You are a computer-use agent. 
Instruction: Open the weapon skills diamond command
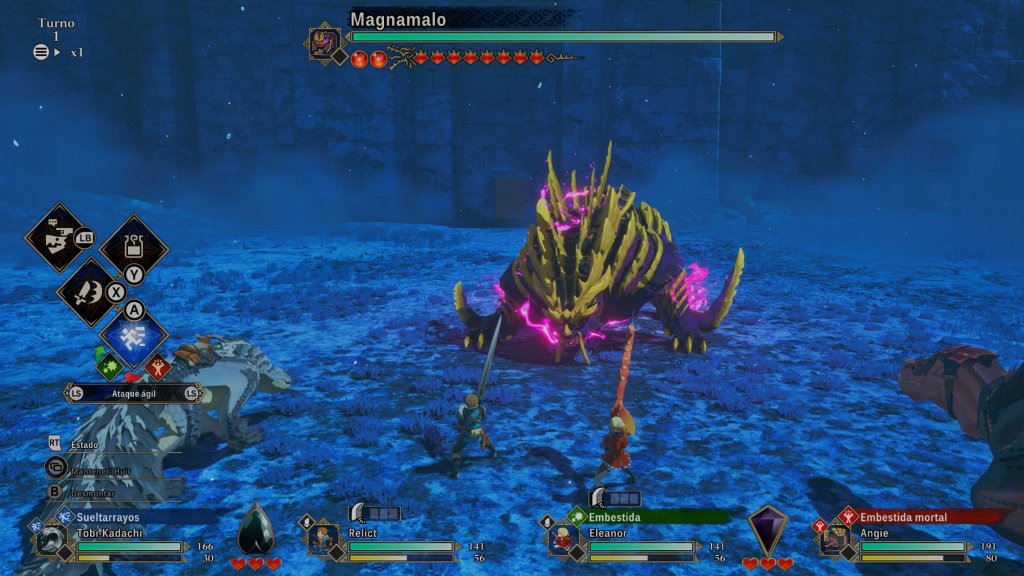pyautogui.click(x=88, y=292)
